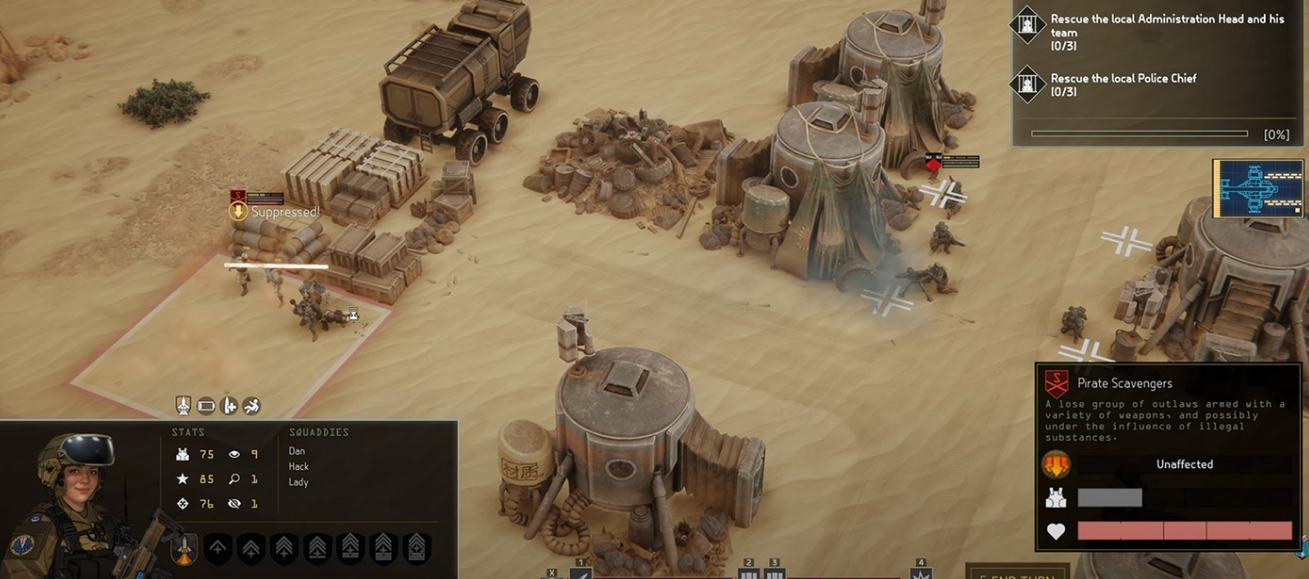Select squaddie Hack from the list
The width and height of the screenshot is (1309, 579).
click(x=298, y=467)
